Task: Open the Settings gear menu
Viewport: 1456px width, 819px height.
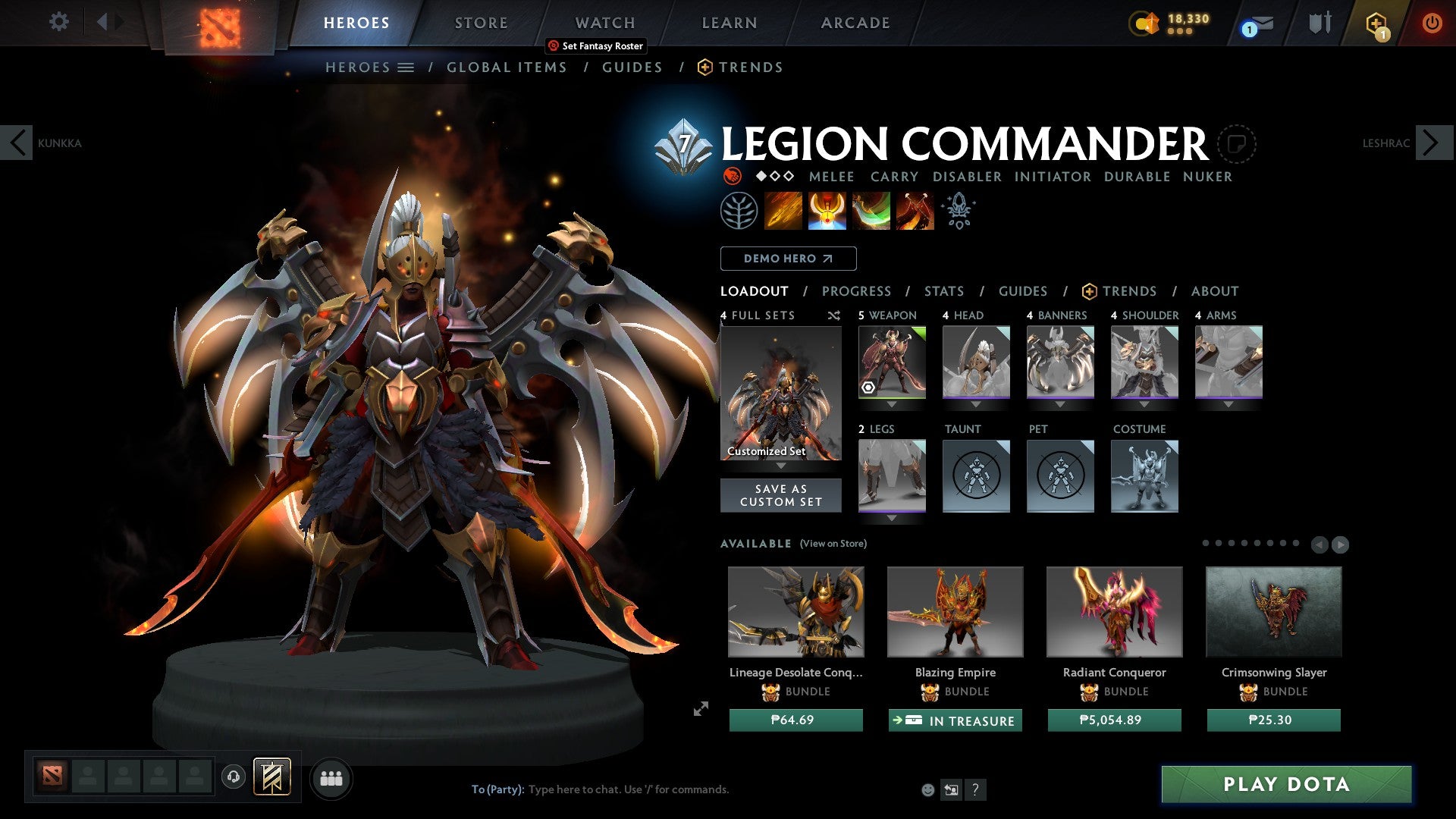Action: point(59,22)
